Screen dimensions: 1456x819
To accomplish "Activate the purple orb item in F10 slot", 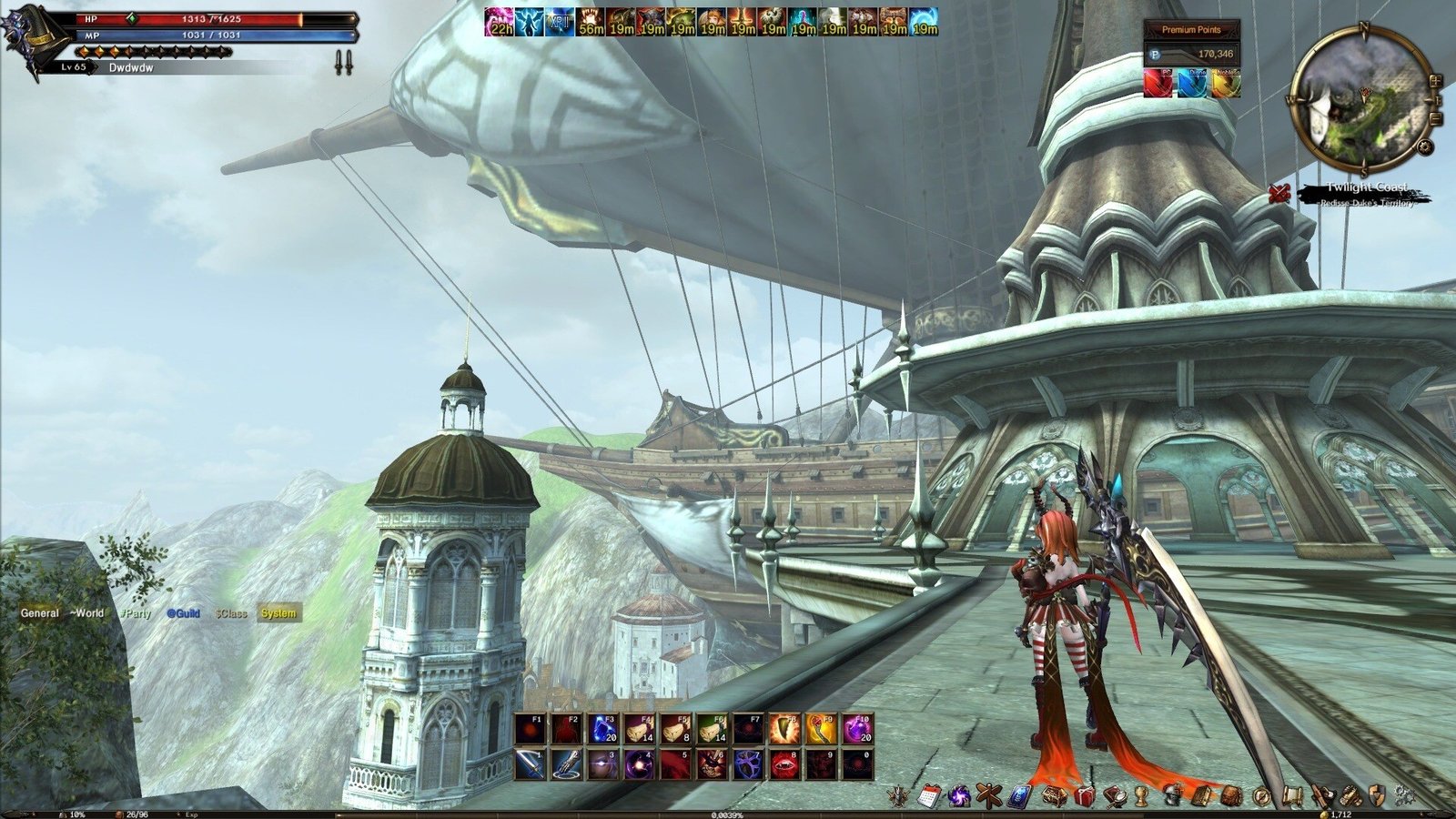I will click(857, 728).
